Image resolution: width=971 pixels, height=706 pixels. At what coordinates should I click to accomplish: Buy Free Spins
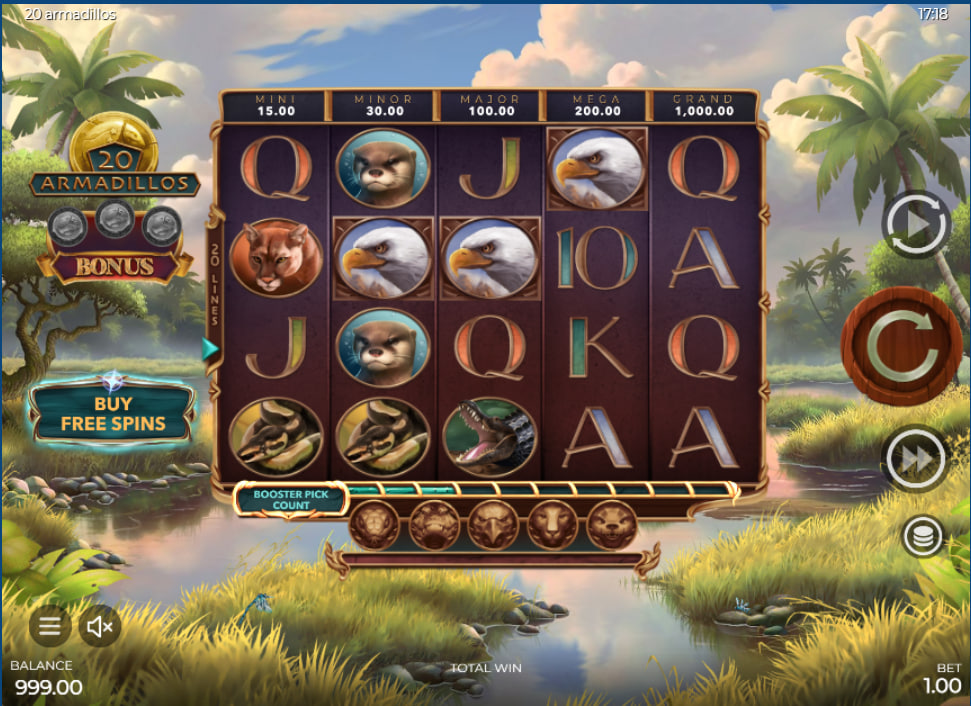111,412
